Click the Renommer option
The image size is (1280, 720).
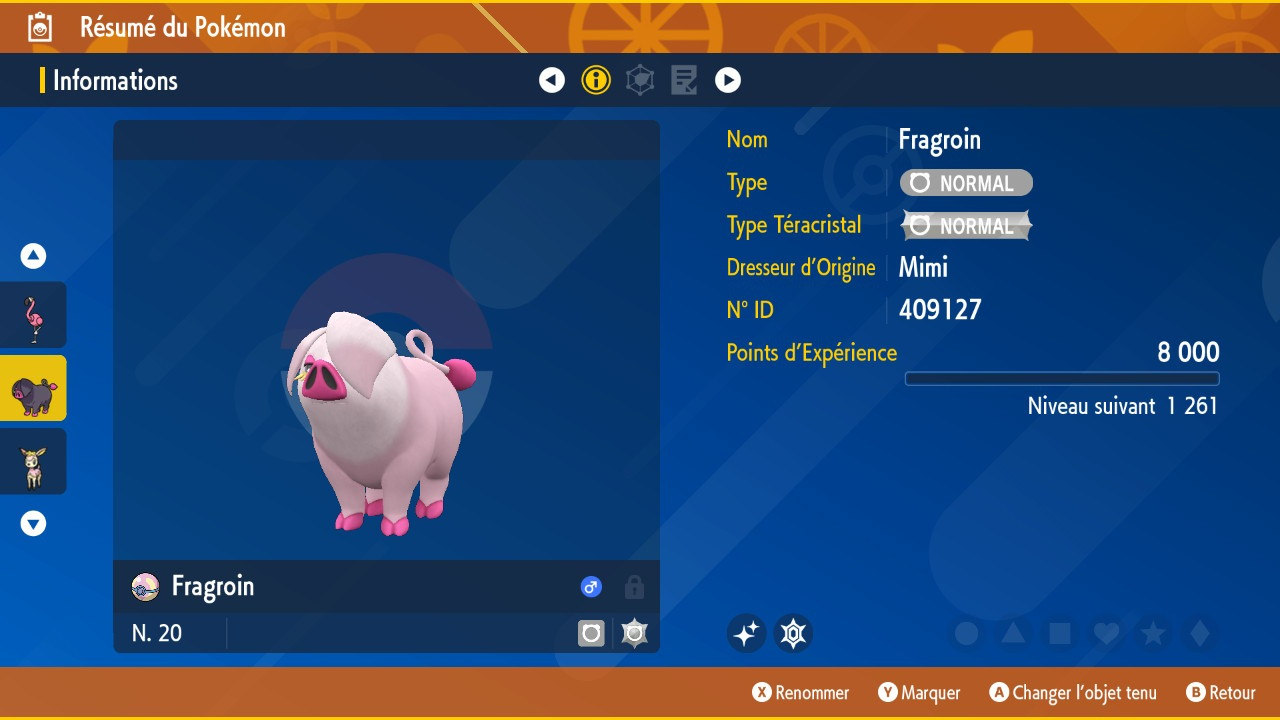click(800, 693)
